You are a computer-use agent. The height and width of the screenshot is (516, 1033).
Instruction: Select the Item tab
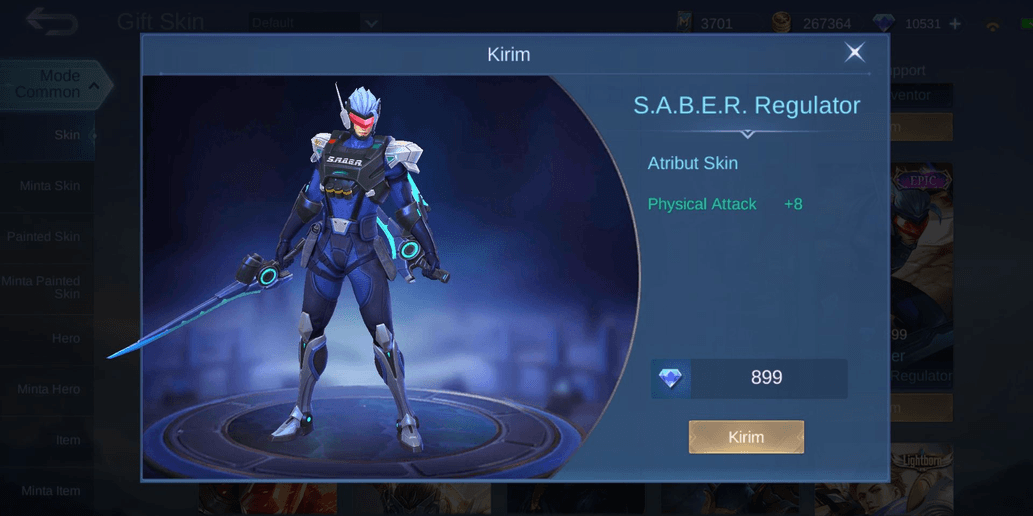(x=68, y=440)
